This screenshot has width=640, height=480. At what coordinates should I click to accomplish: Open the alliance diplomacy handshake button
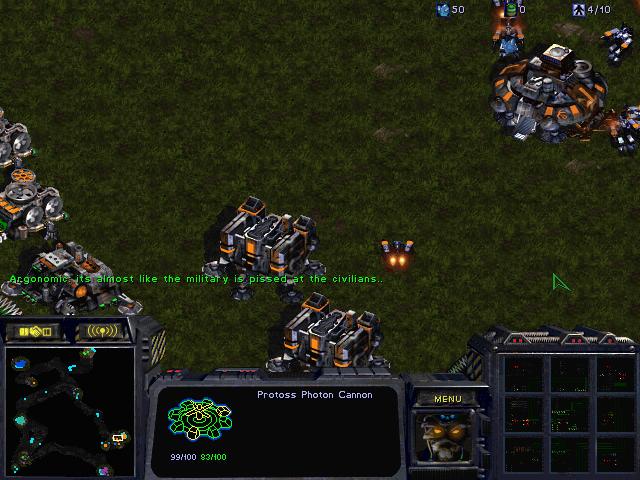click(x=33, y=331)
